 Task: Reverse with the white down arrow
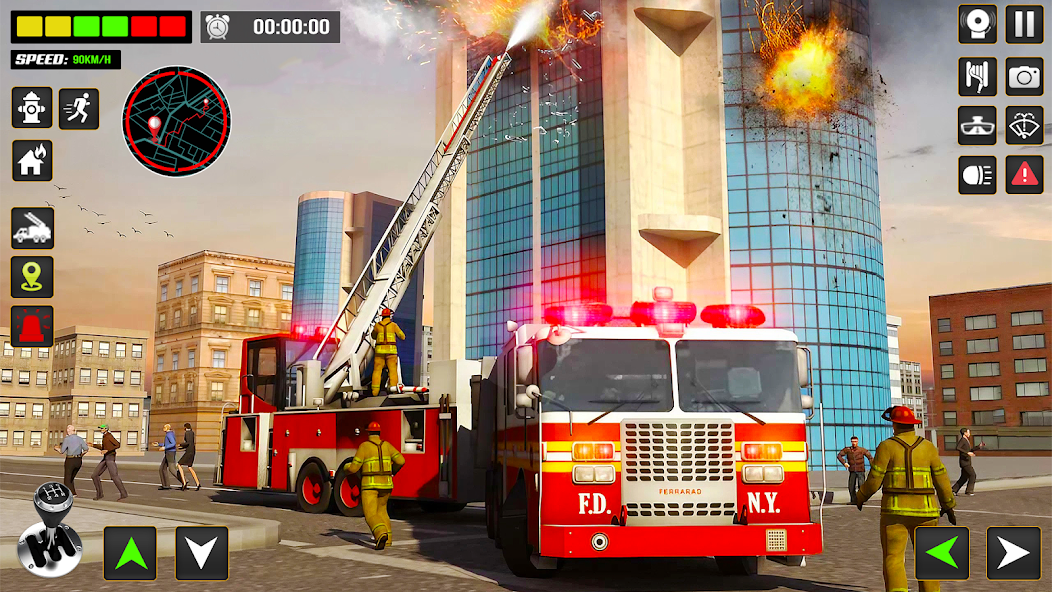click(x=202, y=553)
